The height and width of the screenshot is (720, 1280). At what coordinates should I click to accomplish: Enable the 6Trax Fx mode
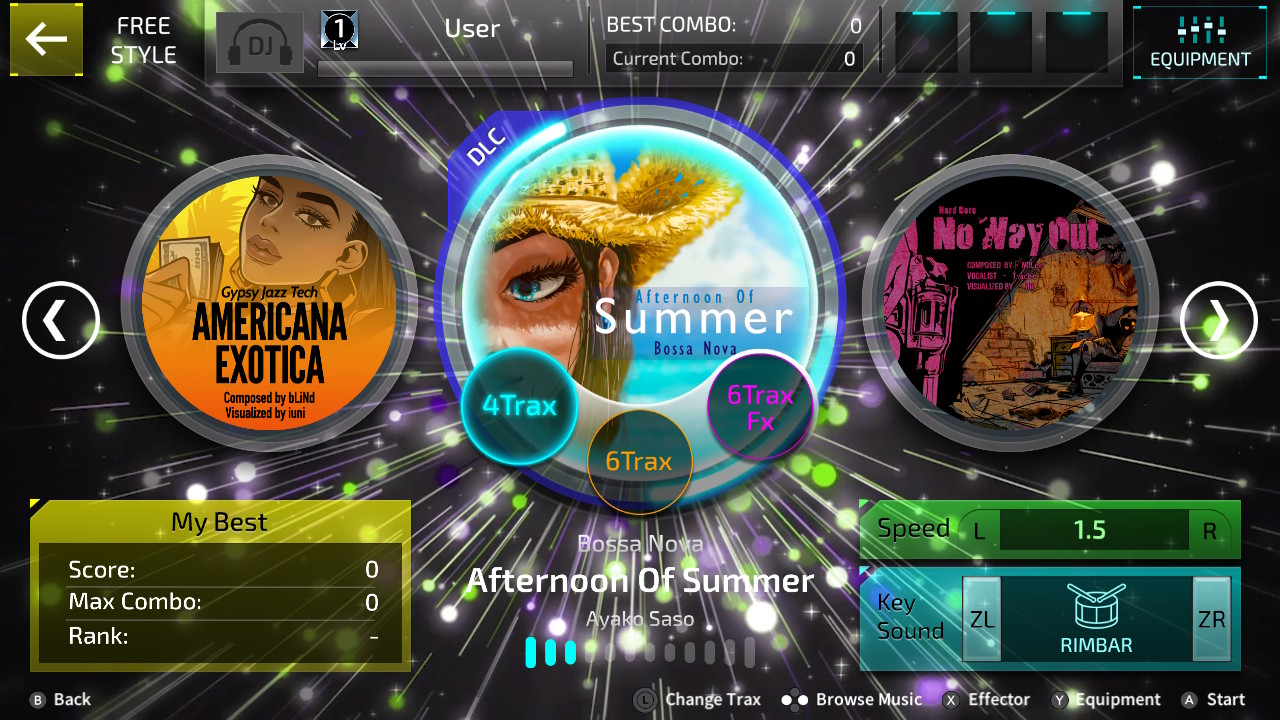pos(759,406)
